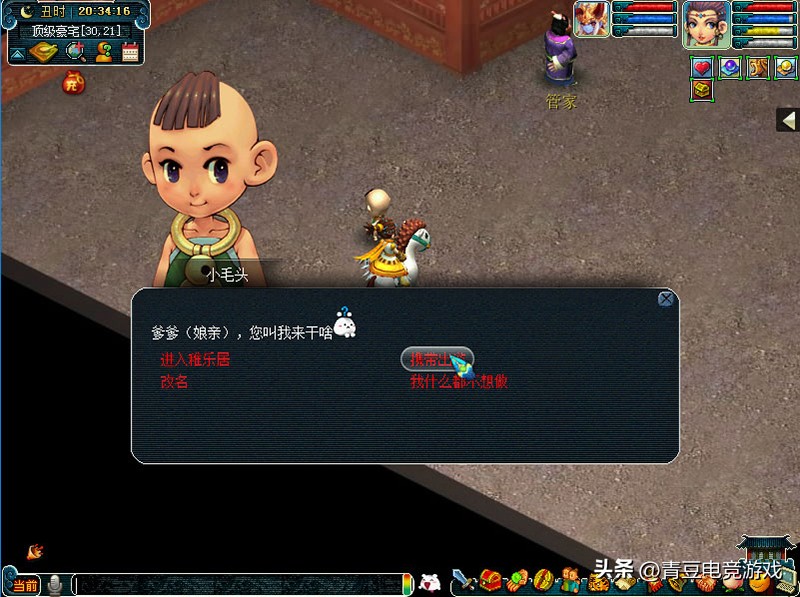Click the chat input box
800x597 pixels.
(x=238, y=584)
